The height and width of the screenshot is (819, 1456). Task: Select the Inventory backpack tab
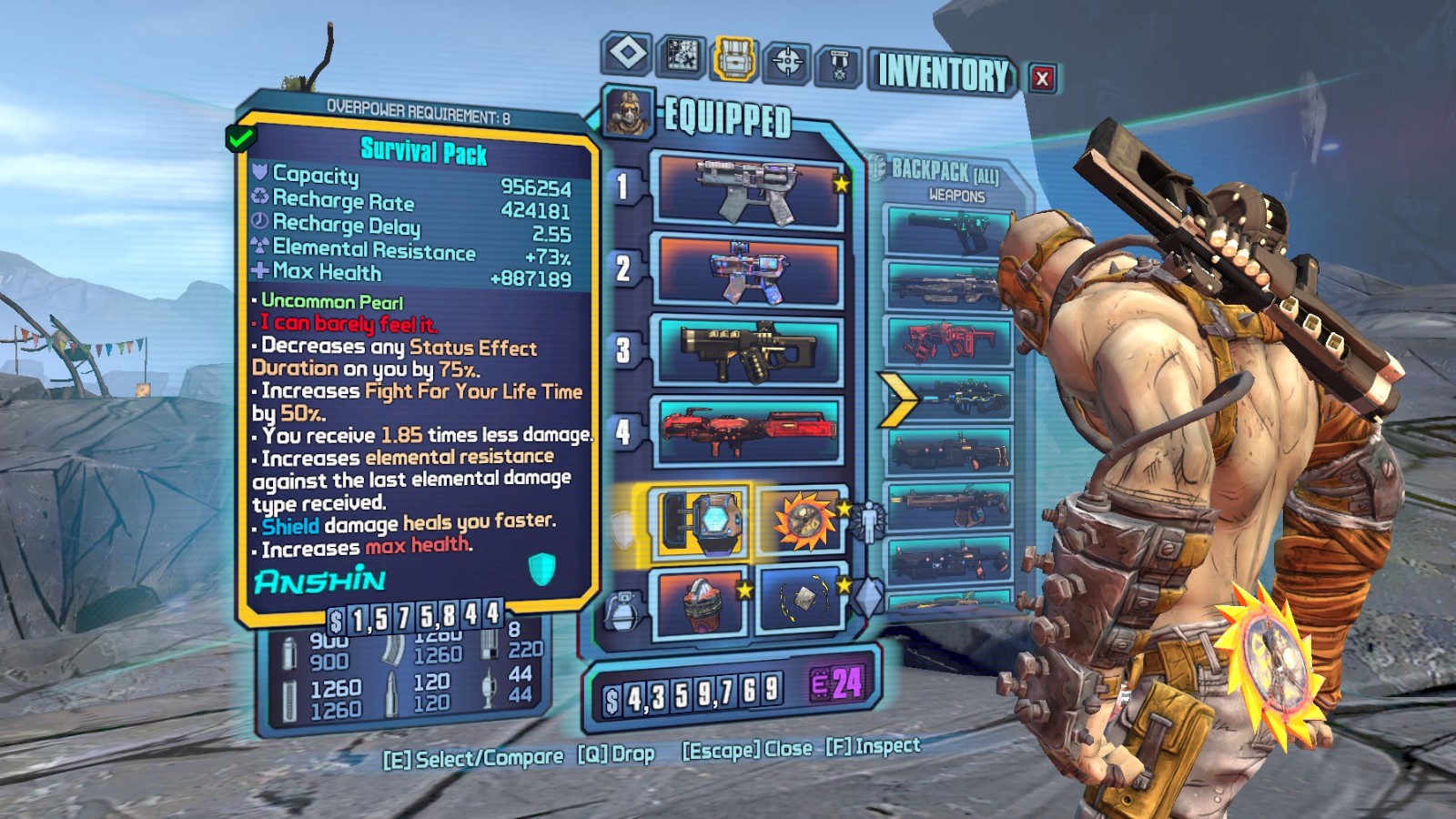coord(734,59)
